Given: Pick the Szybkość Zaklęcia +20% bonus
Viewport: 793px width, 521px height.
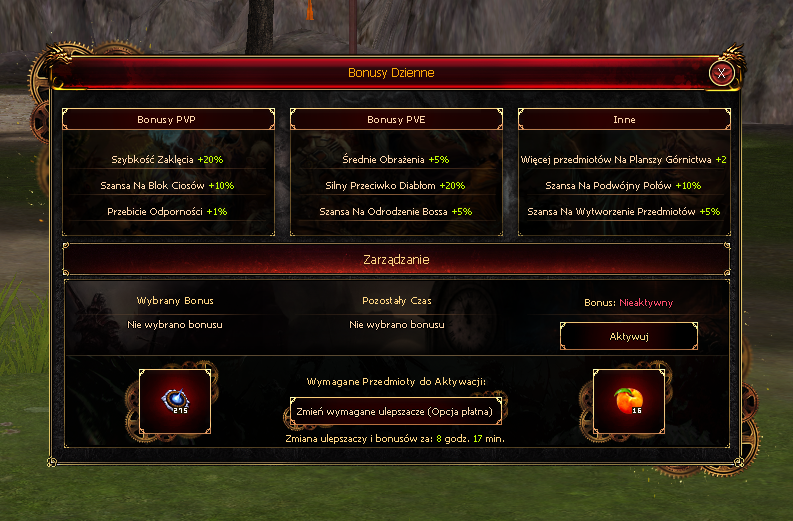Looking at the screenshot, I should pos(168,159).
